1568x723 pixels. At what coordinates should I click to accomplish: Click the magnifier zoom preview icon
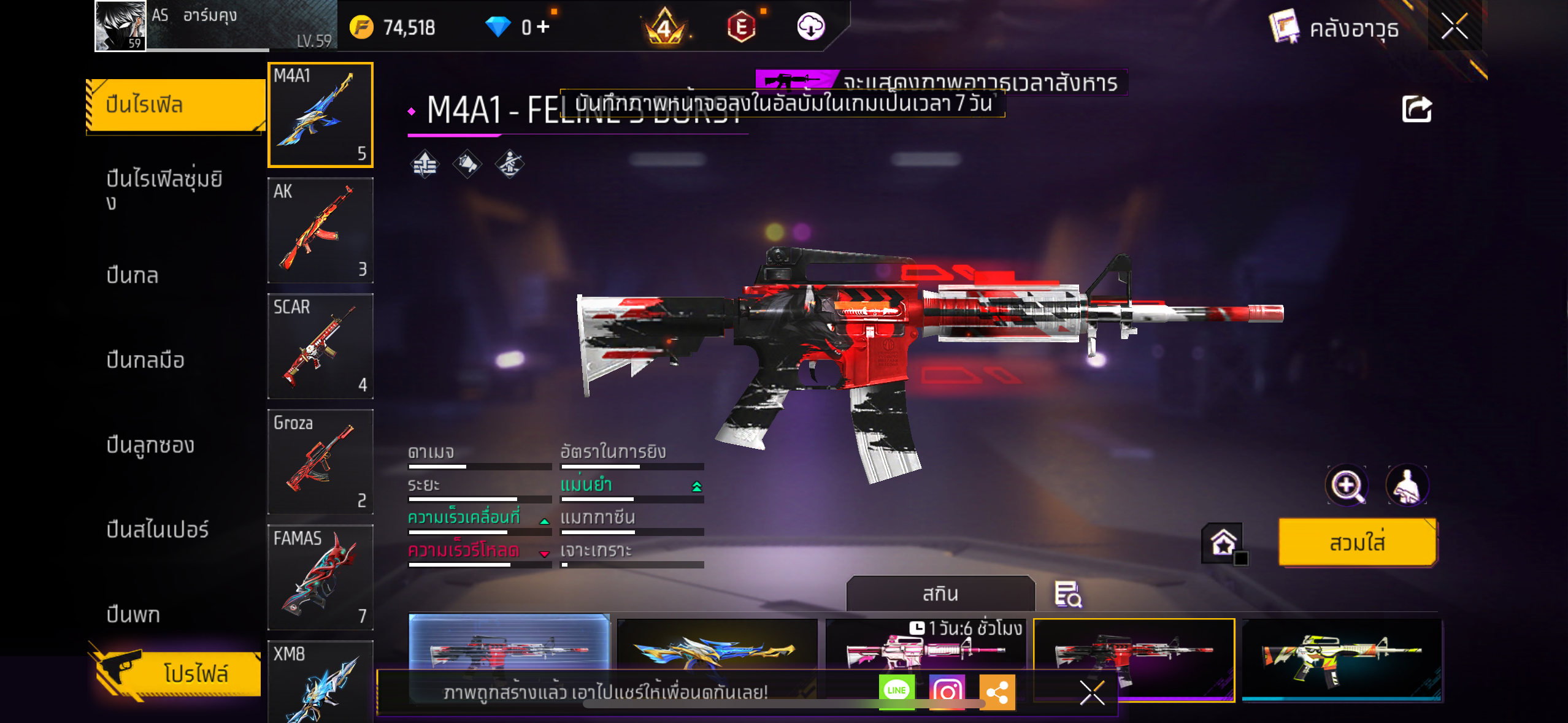tap(1346, 486)
